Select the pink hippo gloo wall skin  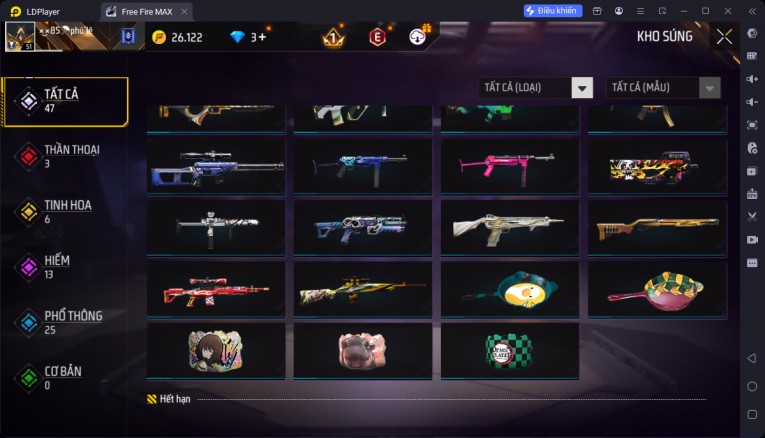[362, 350]
